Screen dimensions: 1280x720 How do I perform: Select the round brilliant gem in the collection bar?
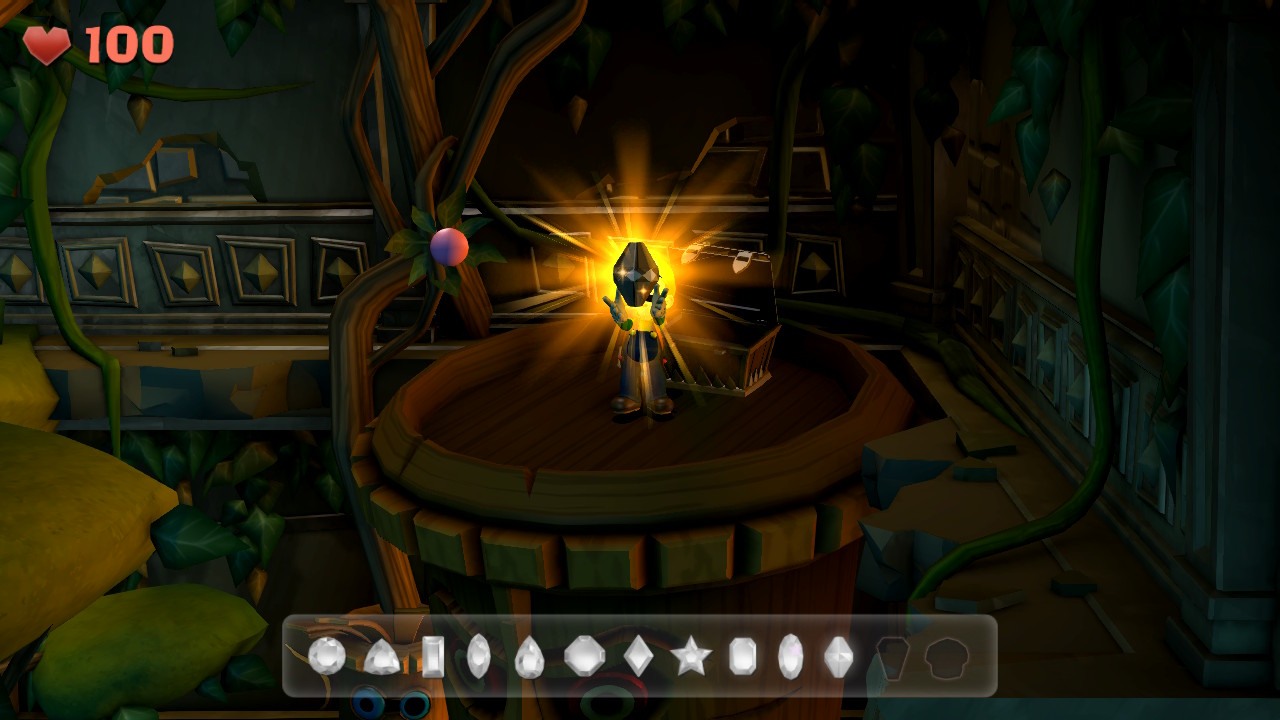tap(325, 656)
